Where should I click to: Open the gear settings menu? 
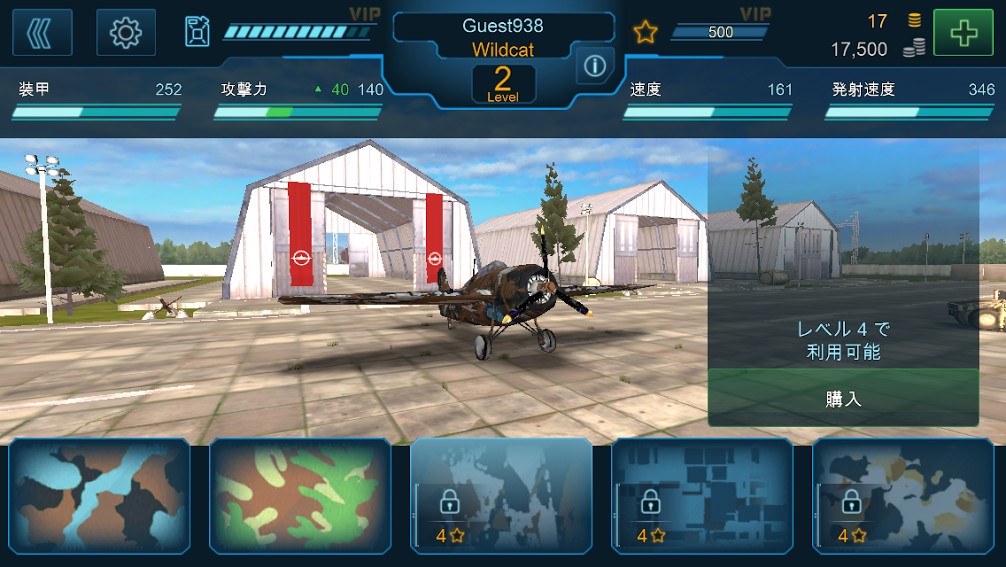click(x=126, y=32)
